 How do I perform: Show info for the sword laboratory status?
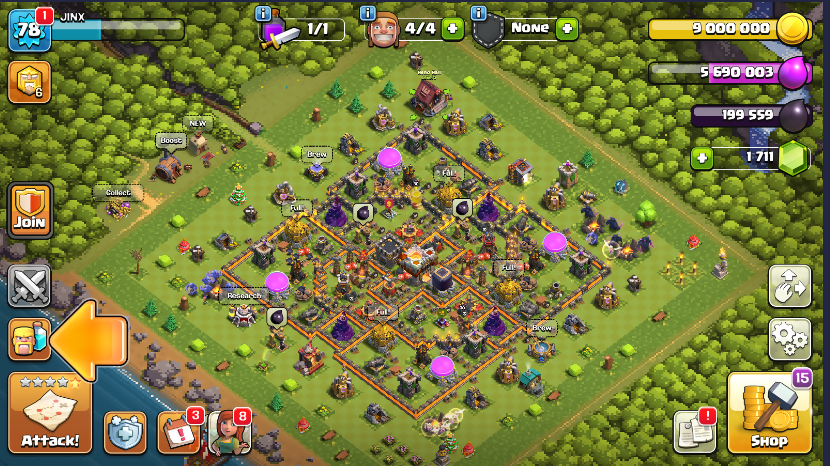264,13
